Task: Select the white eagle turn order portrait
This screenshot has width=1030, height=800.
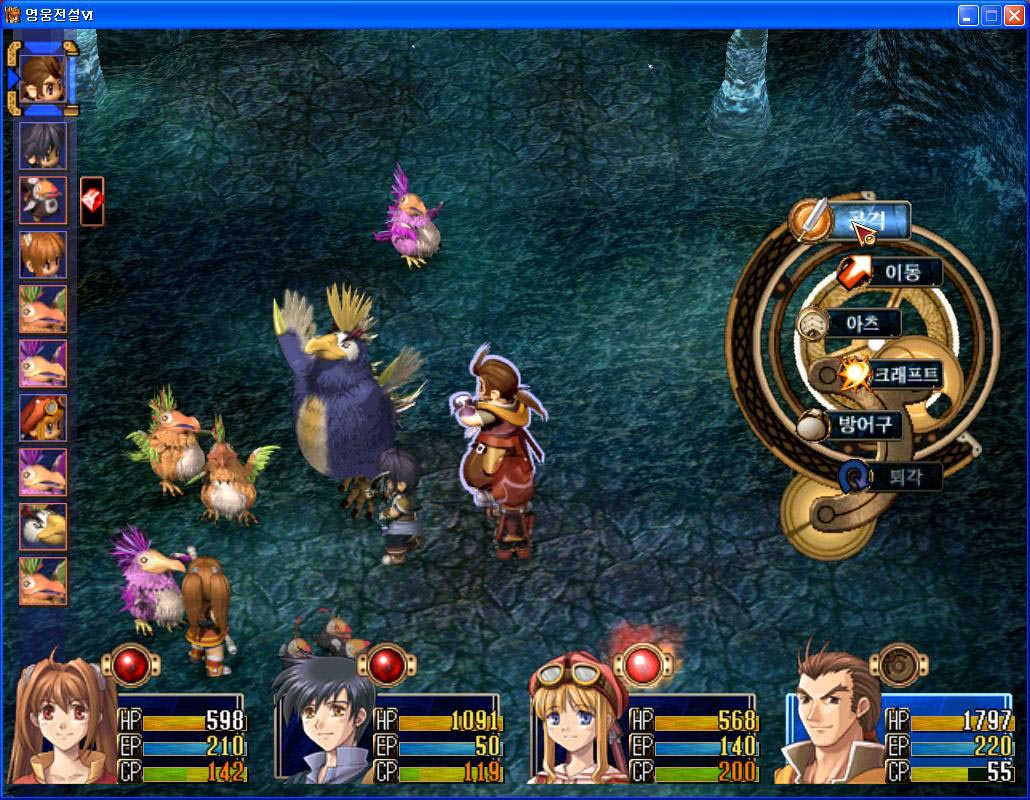Action: tap(43, 526)
